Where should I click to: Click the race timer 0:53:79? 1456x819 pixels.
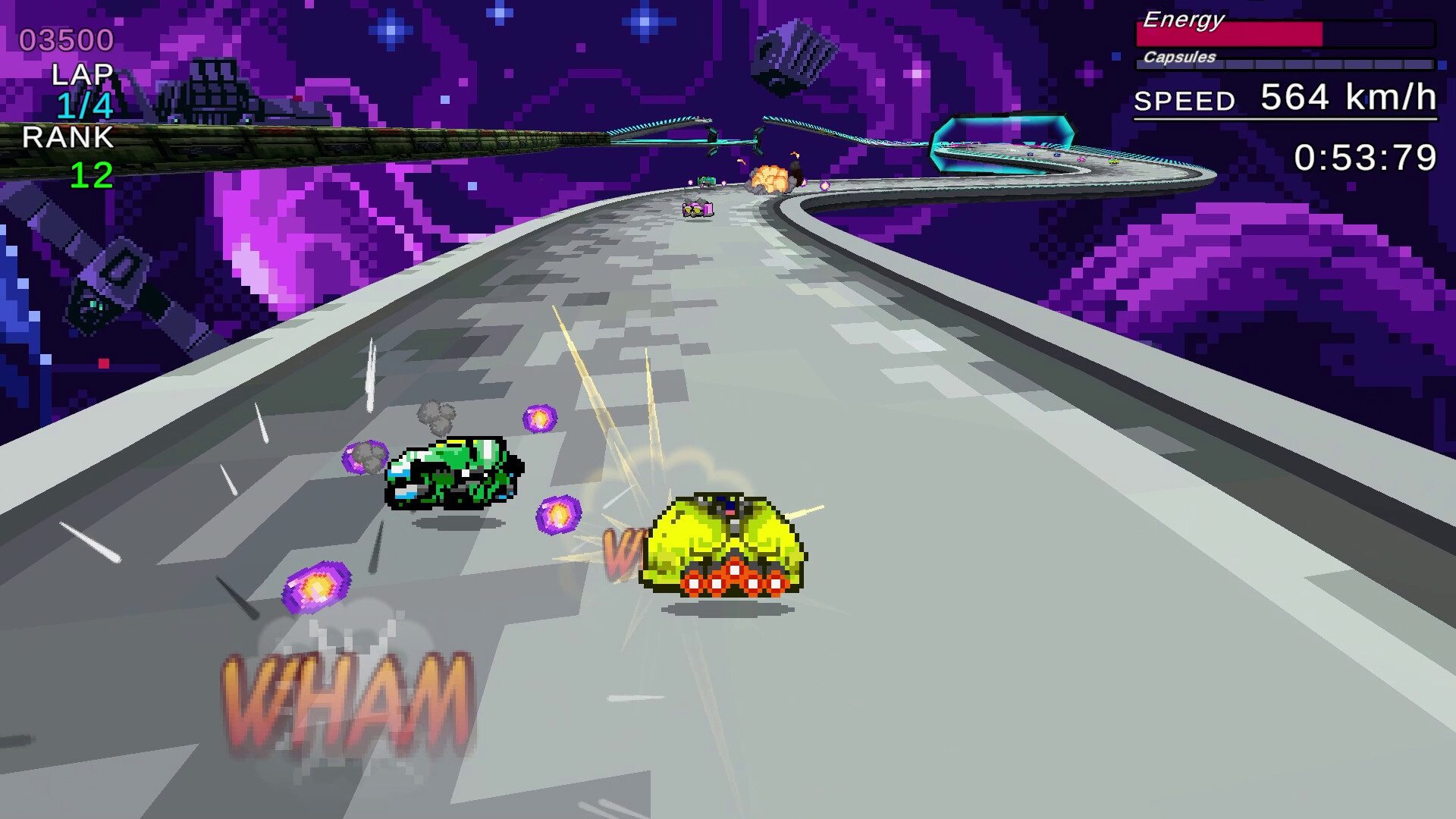tap(1365, 155)
